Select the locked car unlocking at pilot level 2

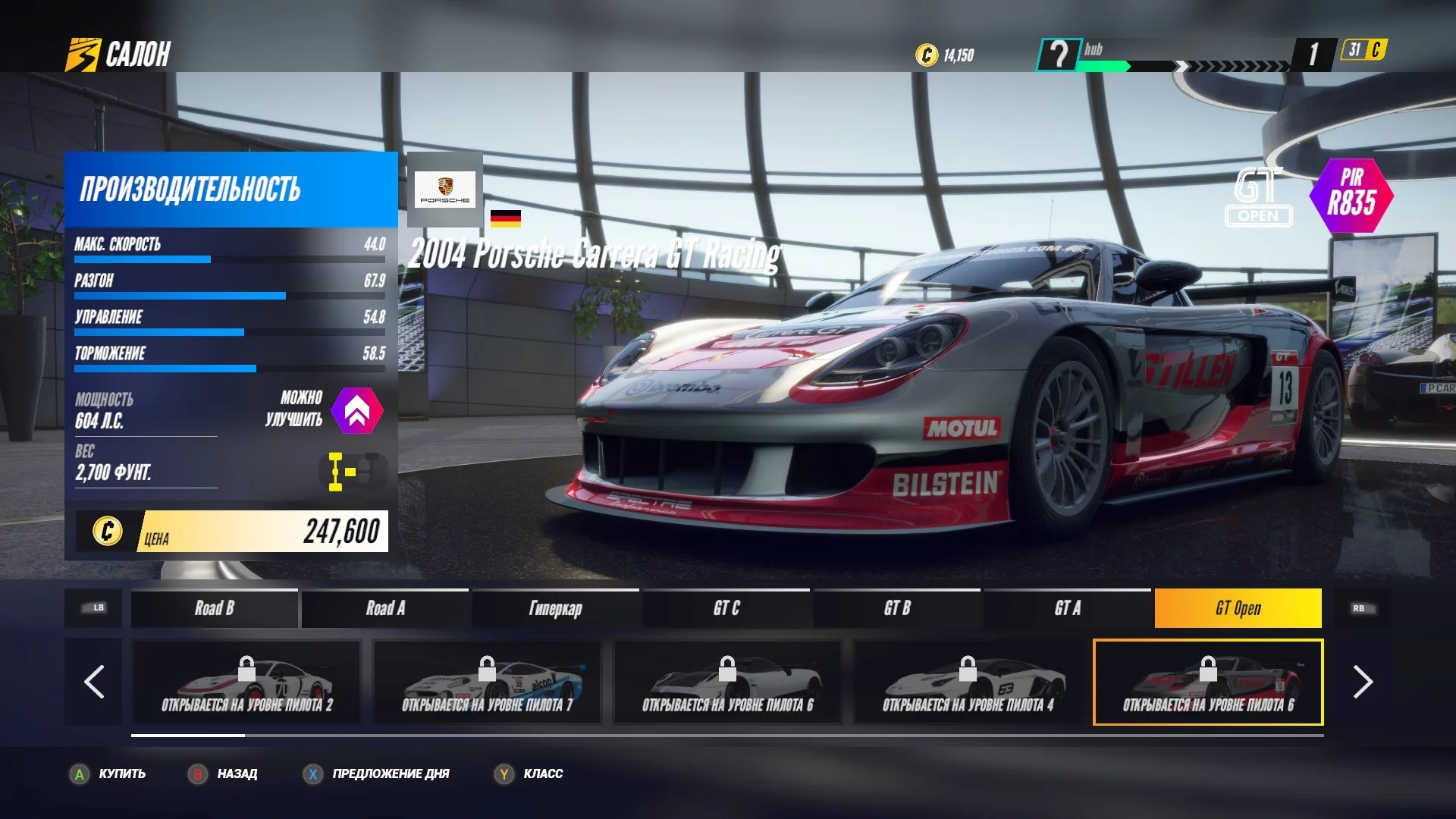(x=246, y=682)
